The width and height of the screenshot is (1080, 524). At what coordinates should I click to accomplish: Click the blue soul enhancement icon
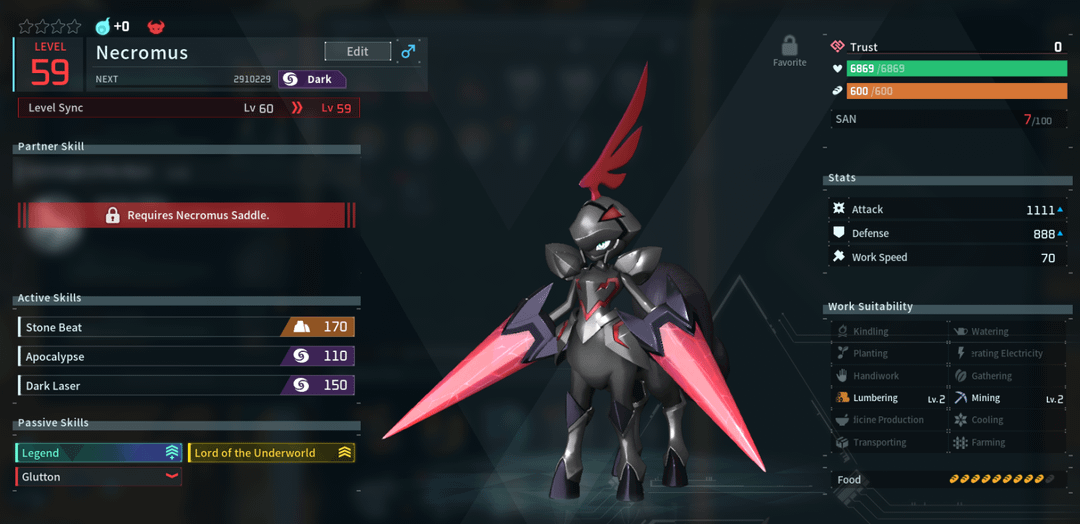pyautogui.click(x=103, y=27)
